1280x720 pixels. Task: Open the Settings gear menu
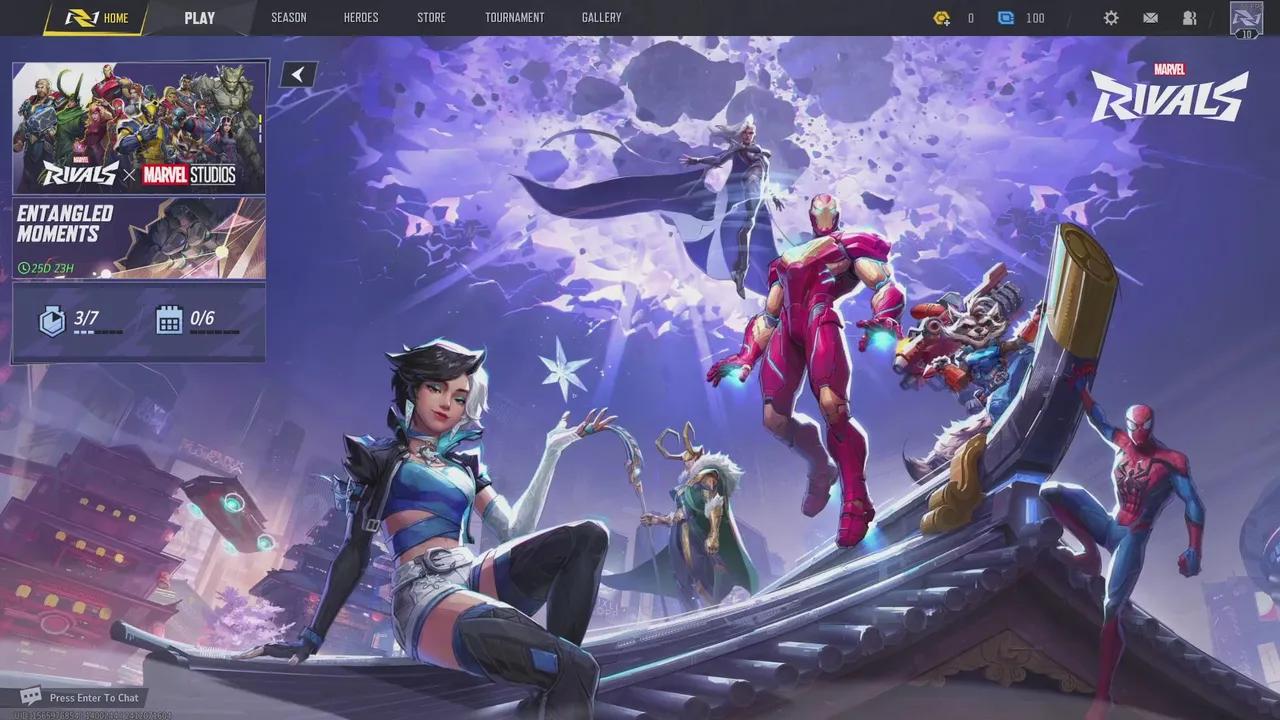point(1111,17)
